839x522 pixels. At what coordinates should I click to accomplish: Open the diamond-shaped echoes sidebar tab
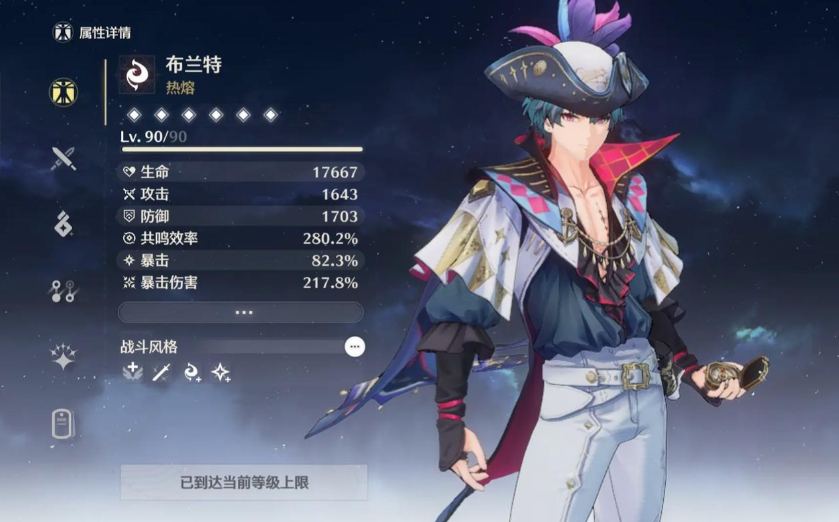(x=64, y=223)
